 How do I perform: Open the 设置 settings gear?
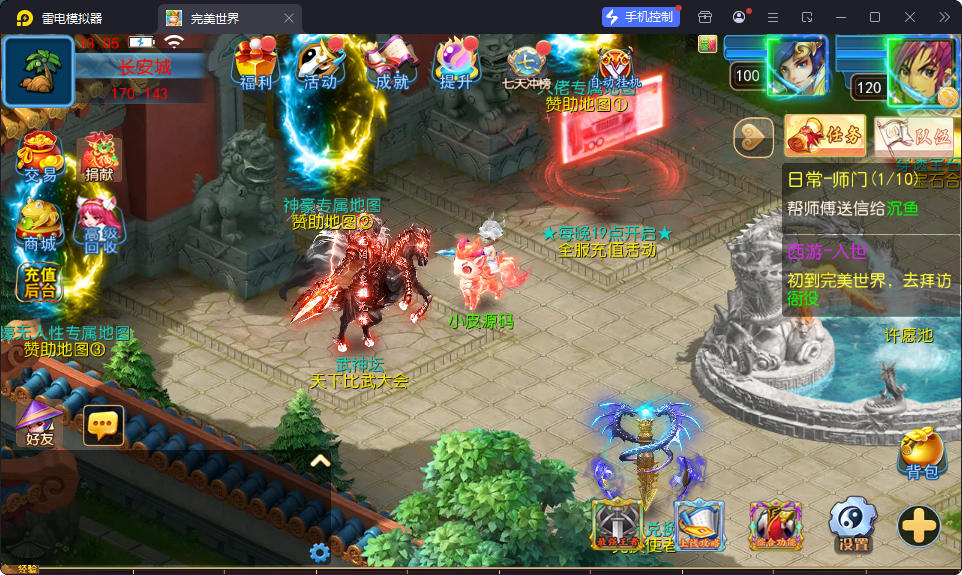[853, 524]
